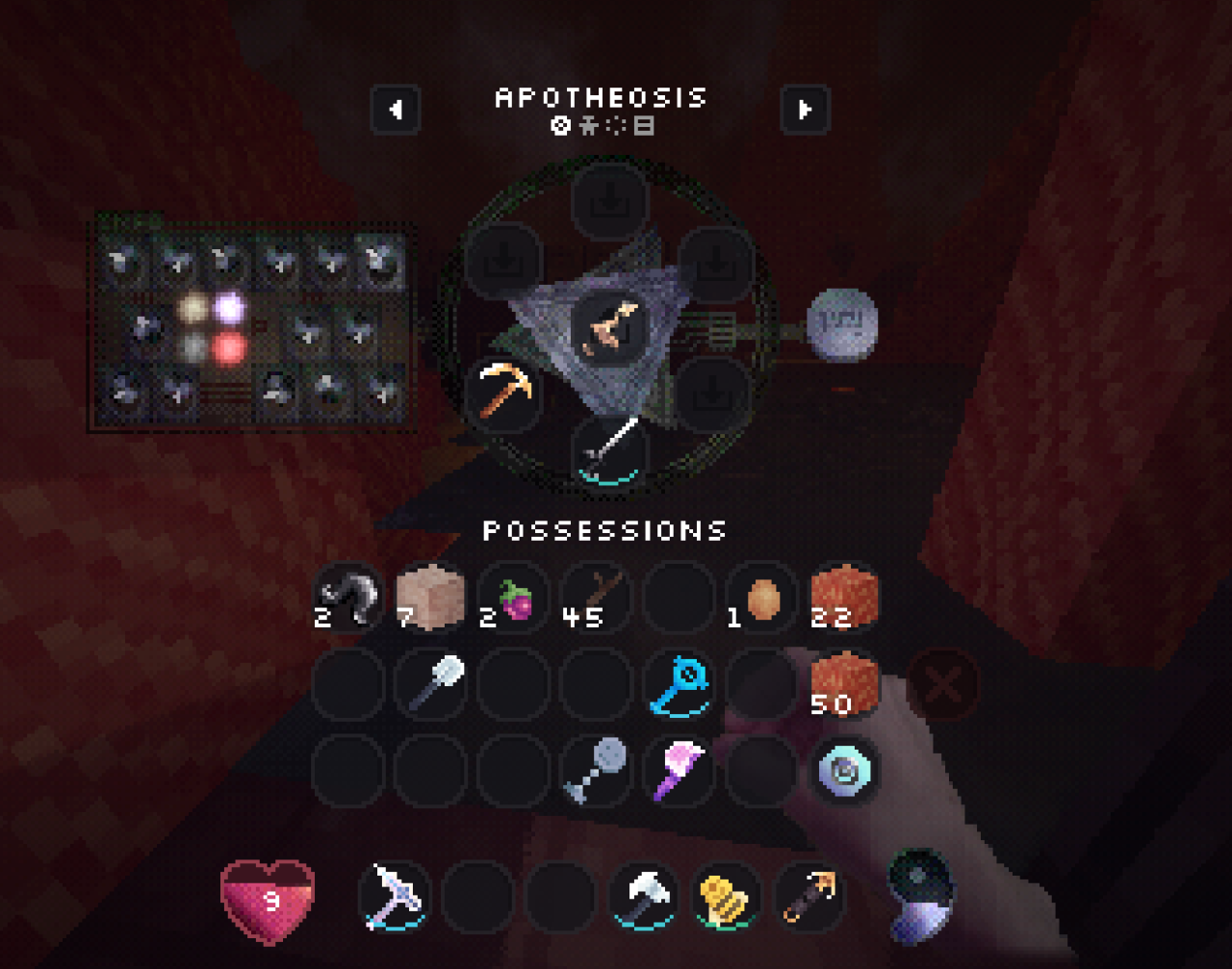Go to the next page with right arrow
Viewport: 1232px width, 969px height.
pyautogui.click(x=805, y=110)
